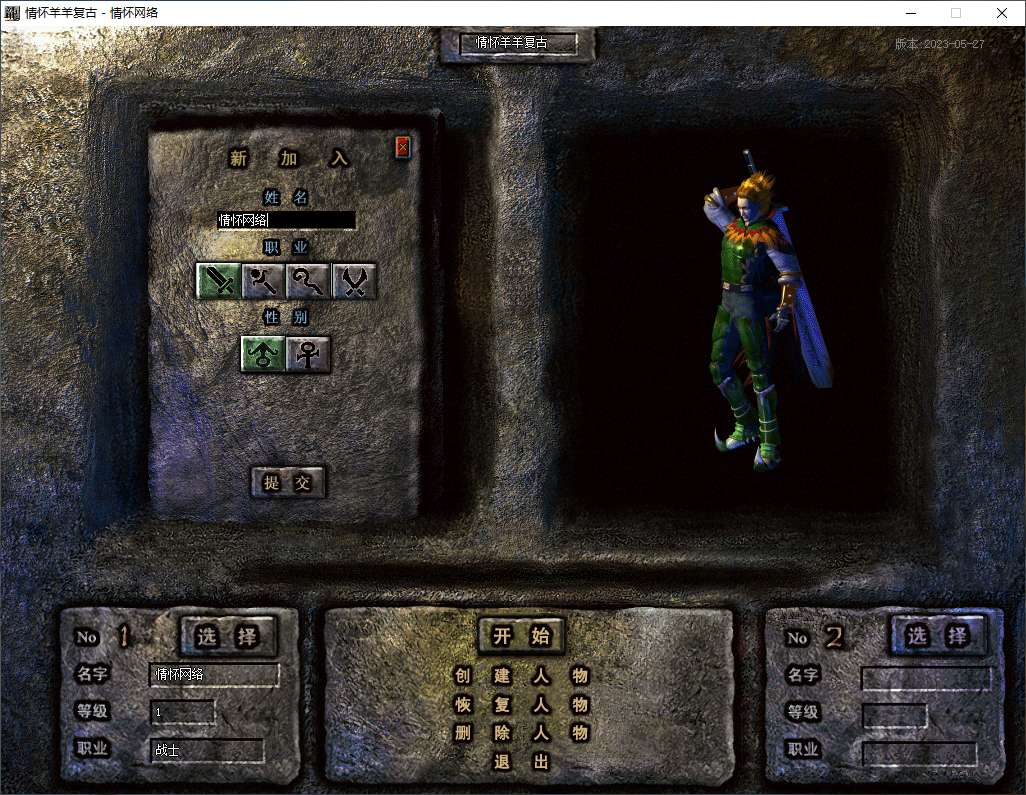1026x795 pixels.
Task: Minimize the game window
Action: (x=910, y=13)
